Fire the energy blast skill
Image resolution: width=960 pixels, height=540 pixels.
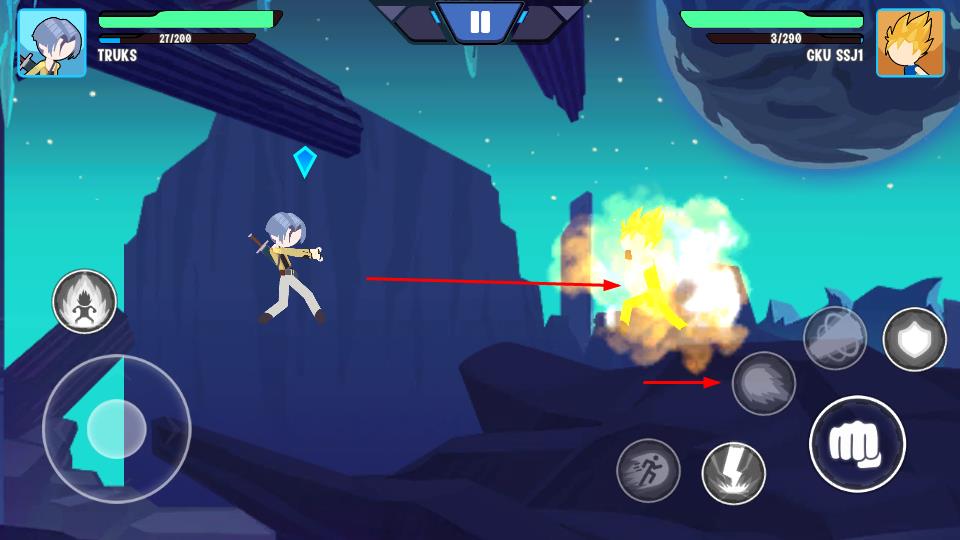pyautogui.click(x=764, y=383)
